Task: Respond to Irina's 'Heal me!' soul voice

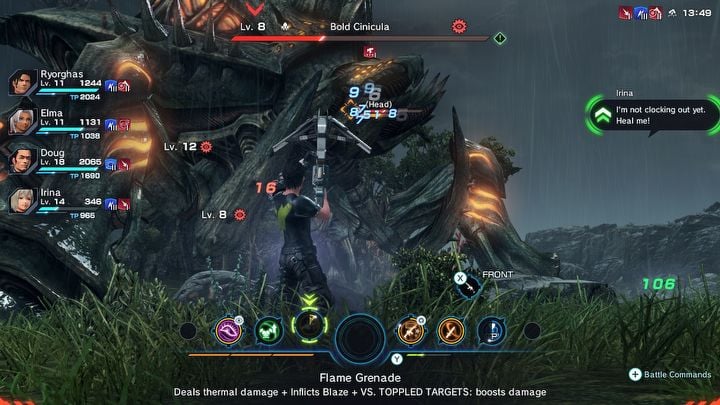Action: tap(600, 116)
